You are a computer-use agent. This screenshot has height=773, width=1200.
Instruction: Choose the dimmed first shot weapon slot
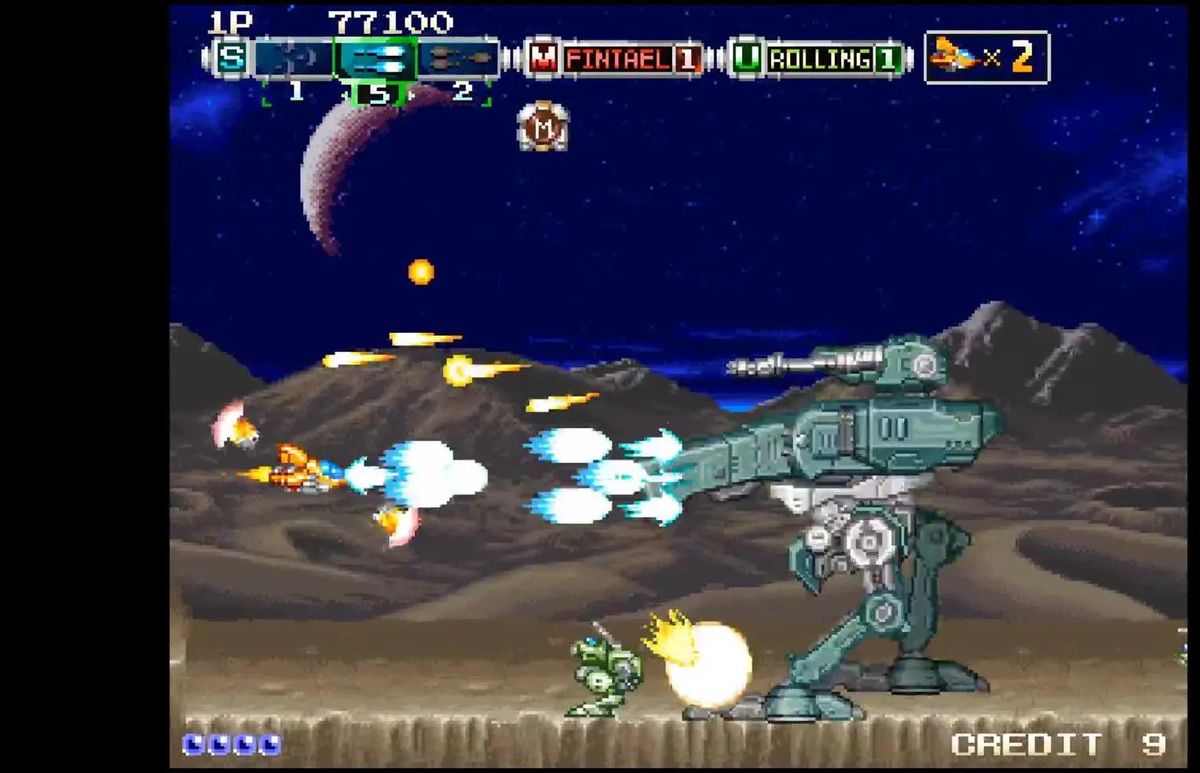pyautogui.click(x=292, y=57)
